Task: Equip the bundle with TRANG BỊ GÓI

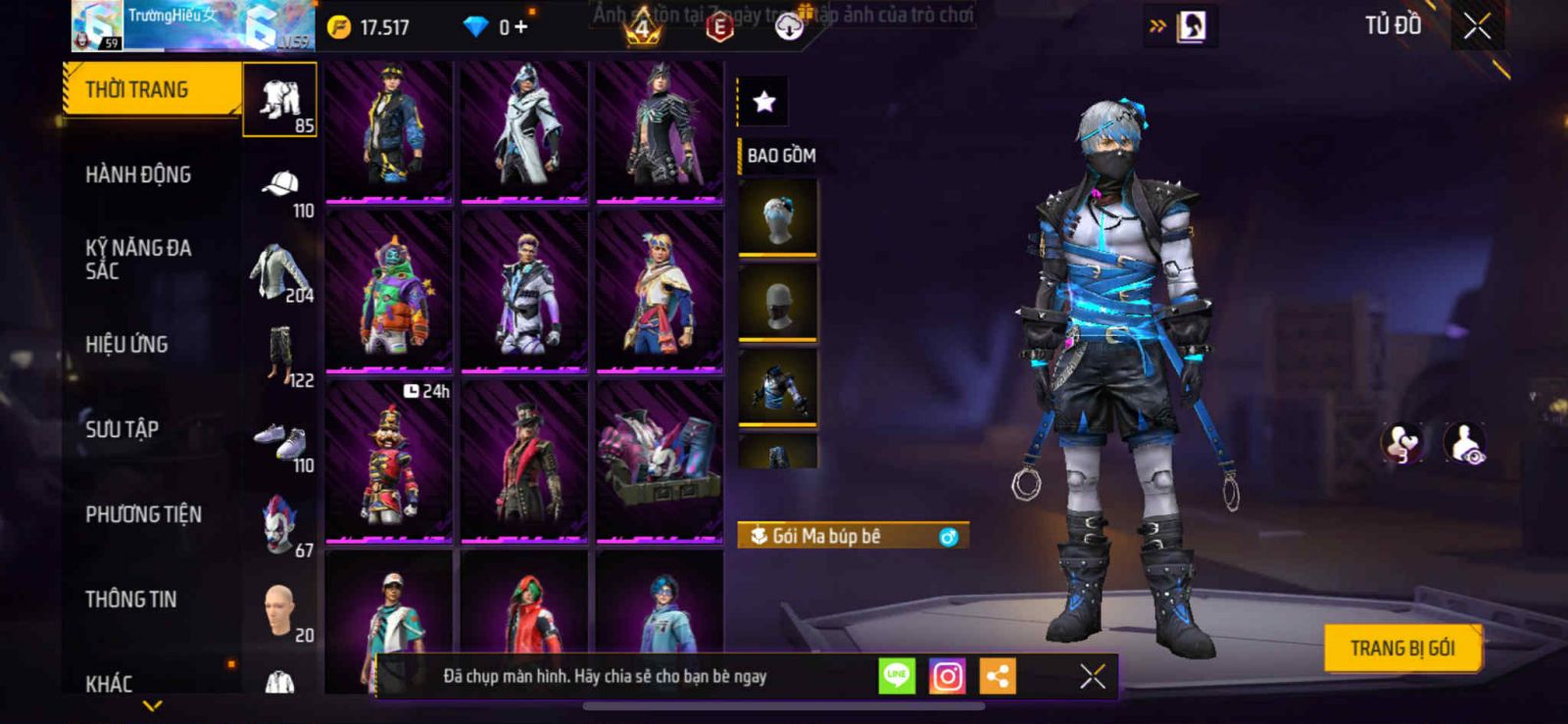Action: [x=1401, y=648]
